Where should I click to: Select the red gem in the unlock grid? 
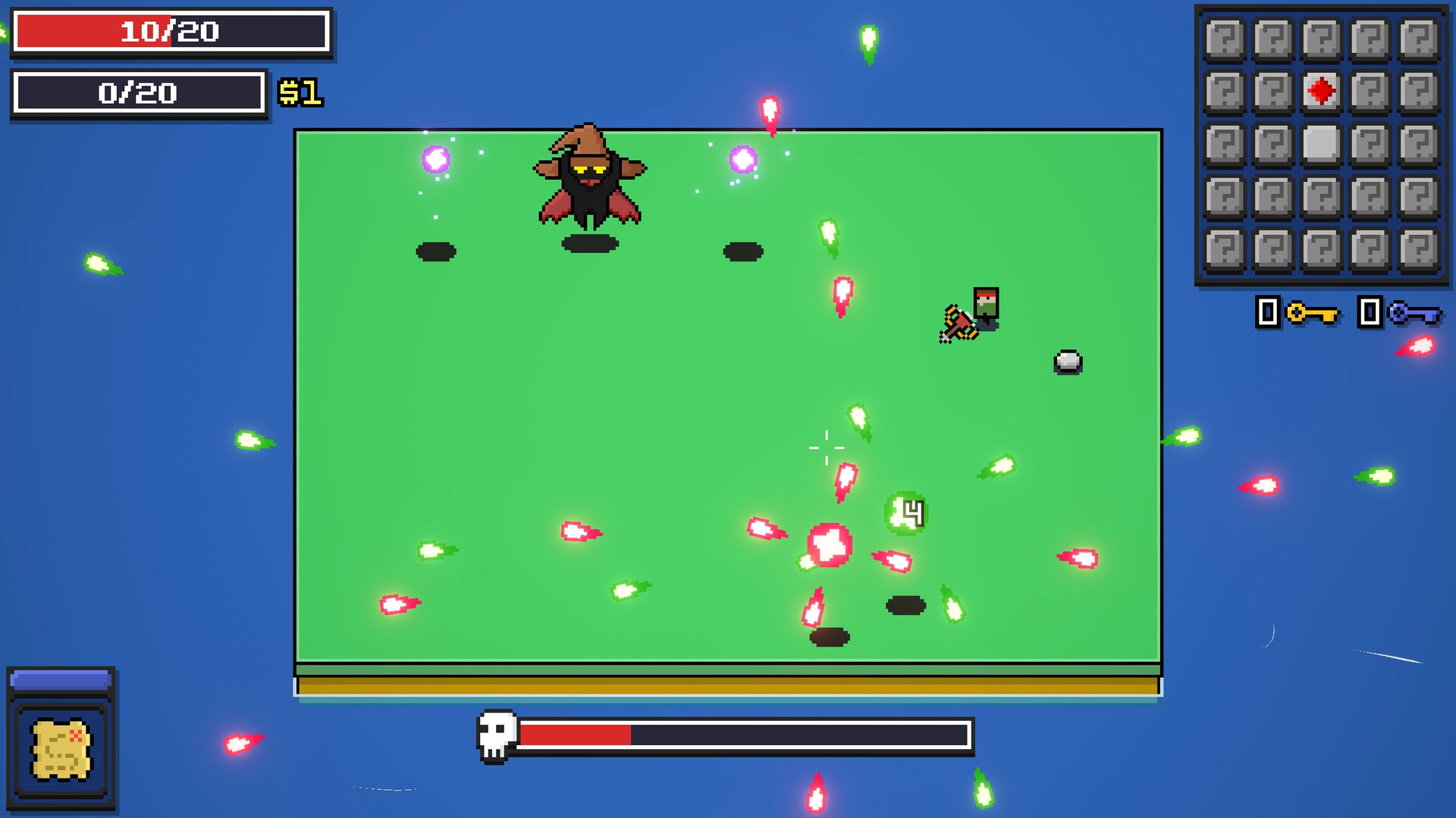pyautogui.click(x=1321, y=89)
